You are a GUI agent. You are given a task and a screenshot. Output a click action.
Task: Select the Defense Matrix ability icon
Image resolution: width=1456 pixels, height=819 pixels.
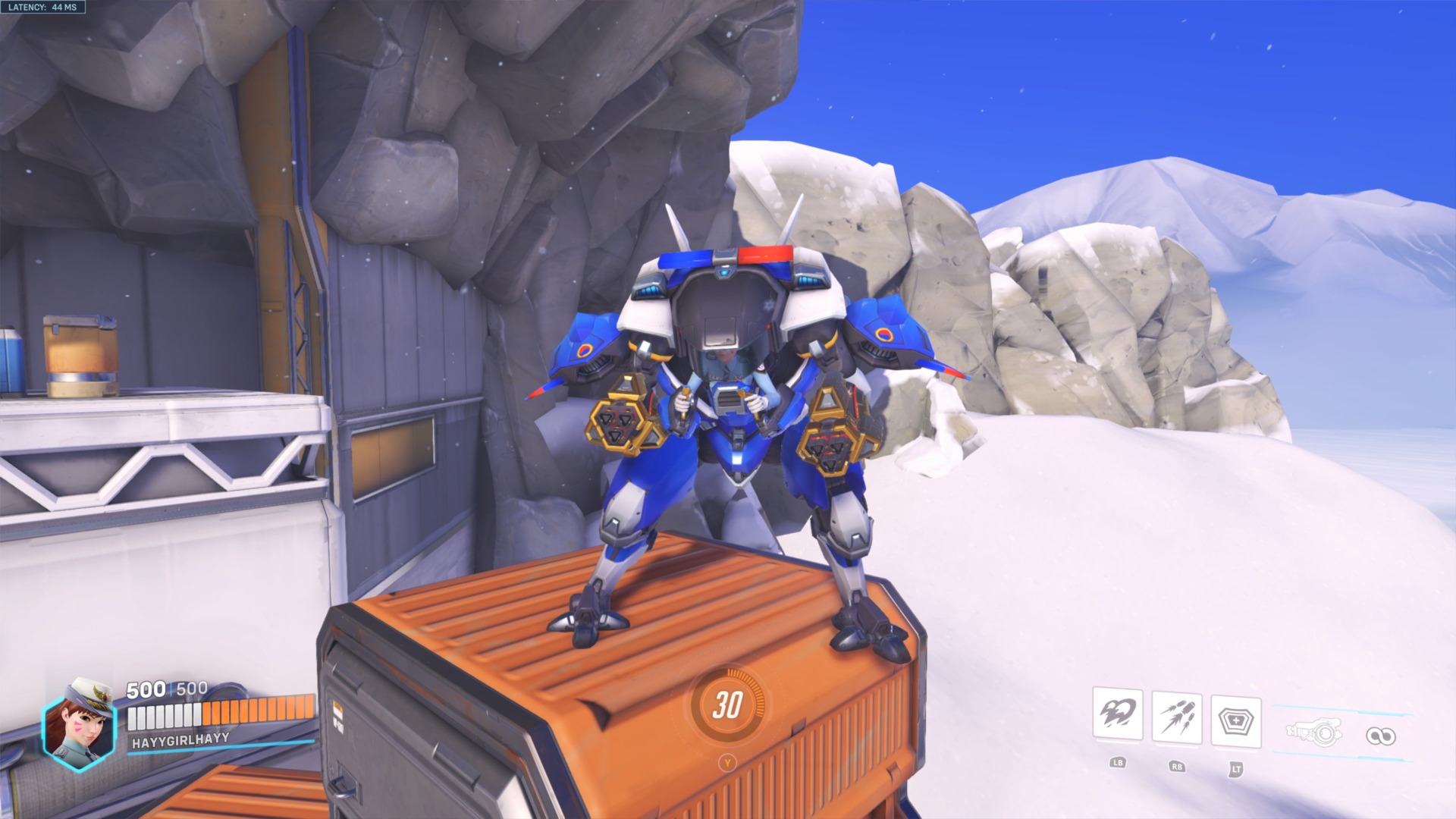pyautogui.click(x=1237, y=720)
